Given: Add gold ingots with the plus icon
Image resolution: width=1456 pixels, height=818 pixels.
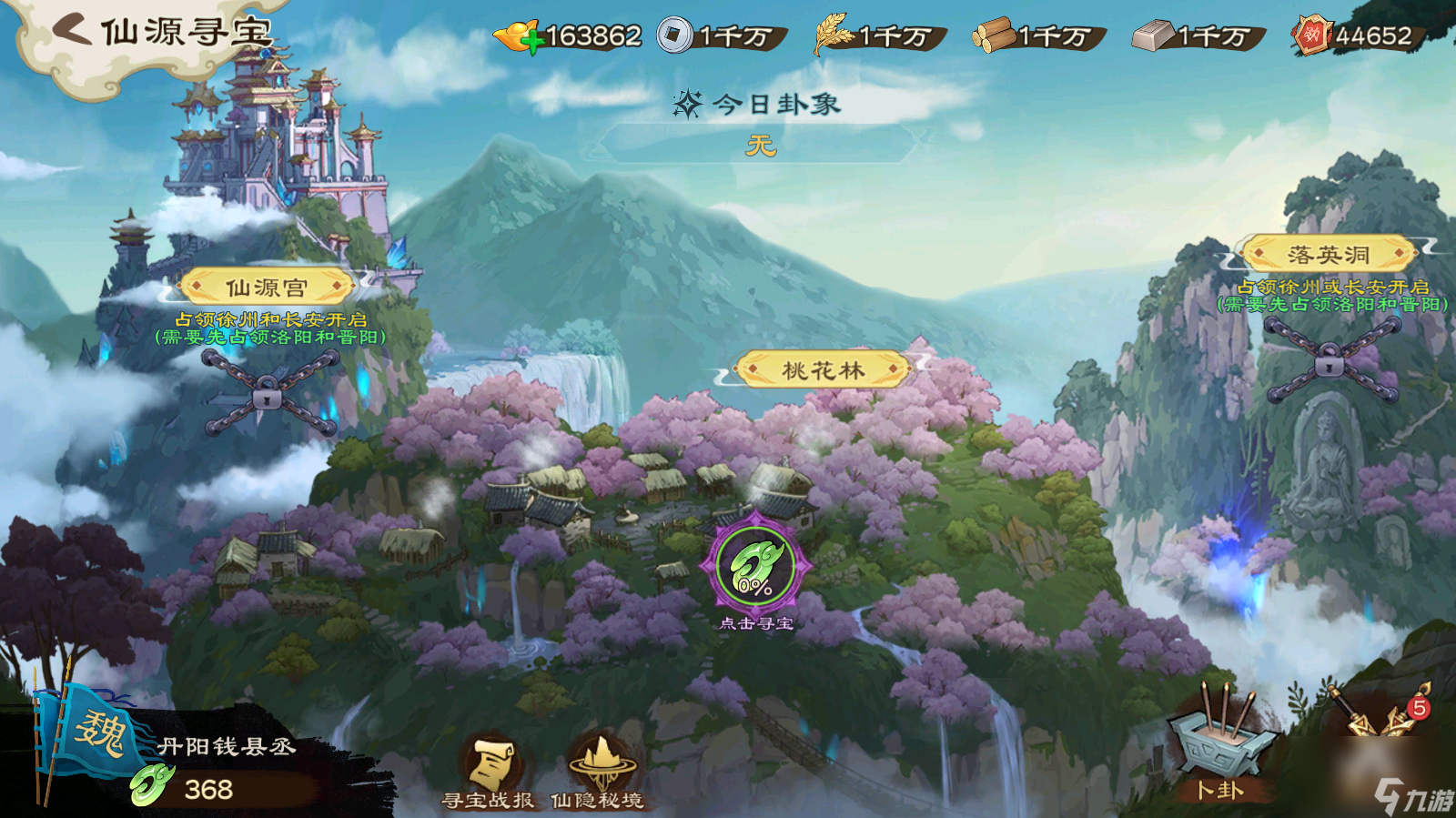Looking at the screenshot, I should pos(532,42).
